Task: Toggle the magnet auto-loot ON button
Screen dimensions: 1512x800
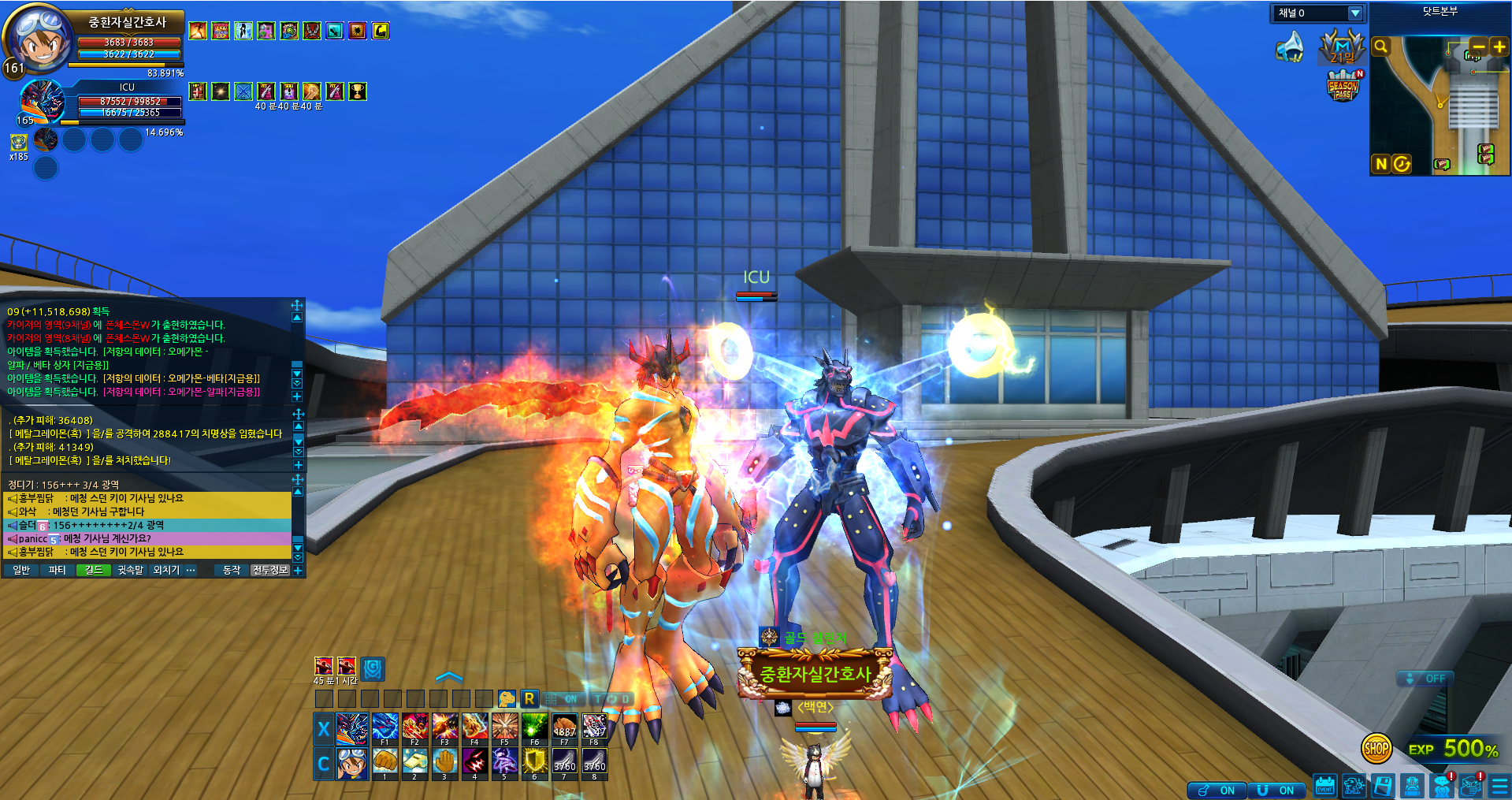Action: 1276,790
